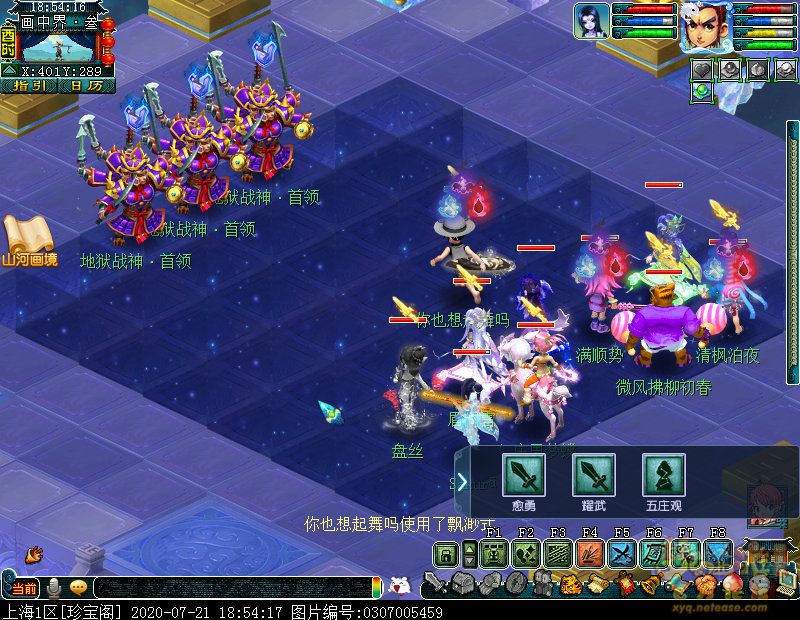Open the sword attack icon in bottom menu
Screen dimensions: 800x620
[435, 583]
